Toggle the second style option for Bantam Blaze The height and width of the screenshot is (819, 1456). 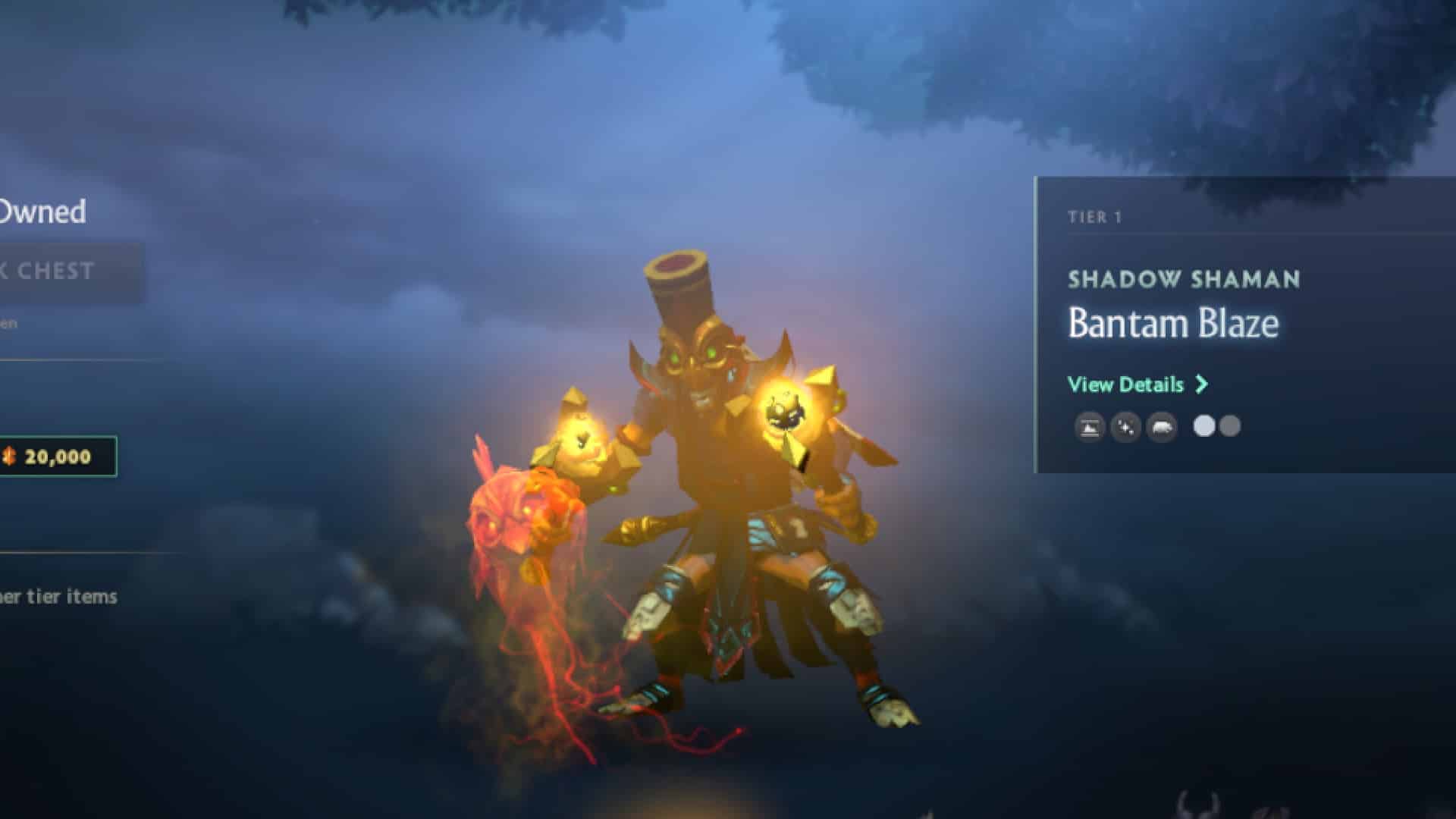click(x=1230, y=427)
